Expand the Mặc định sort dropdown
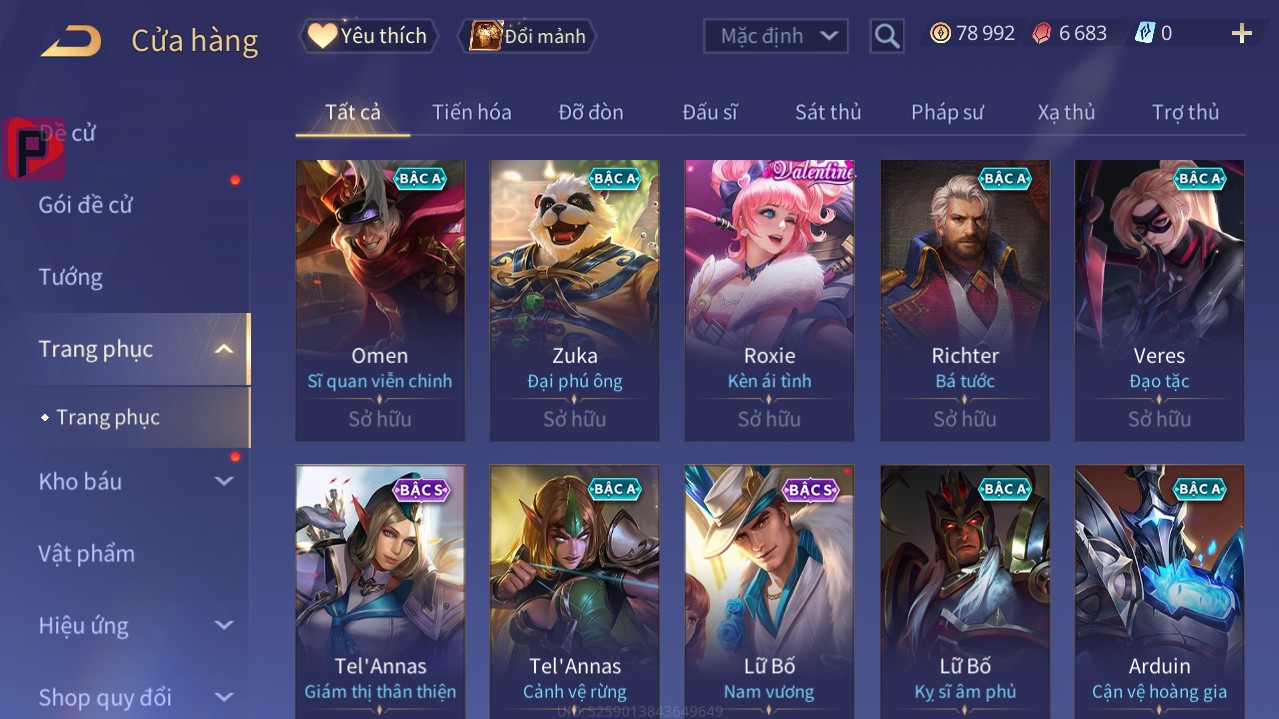This screenshot has width=1279, height=719. [776, 36]
